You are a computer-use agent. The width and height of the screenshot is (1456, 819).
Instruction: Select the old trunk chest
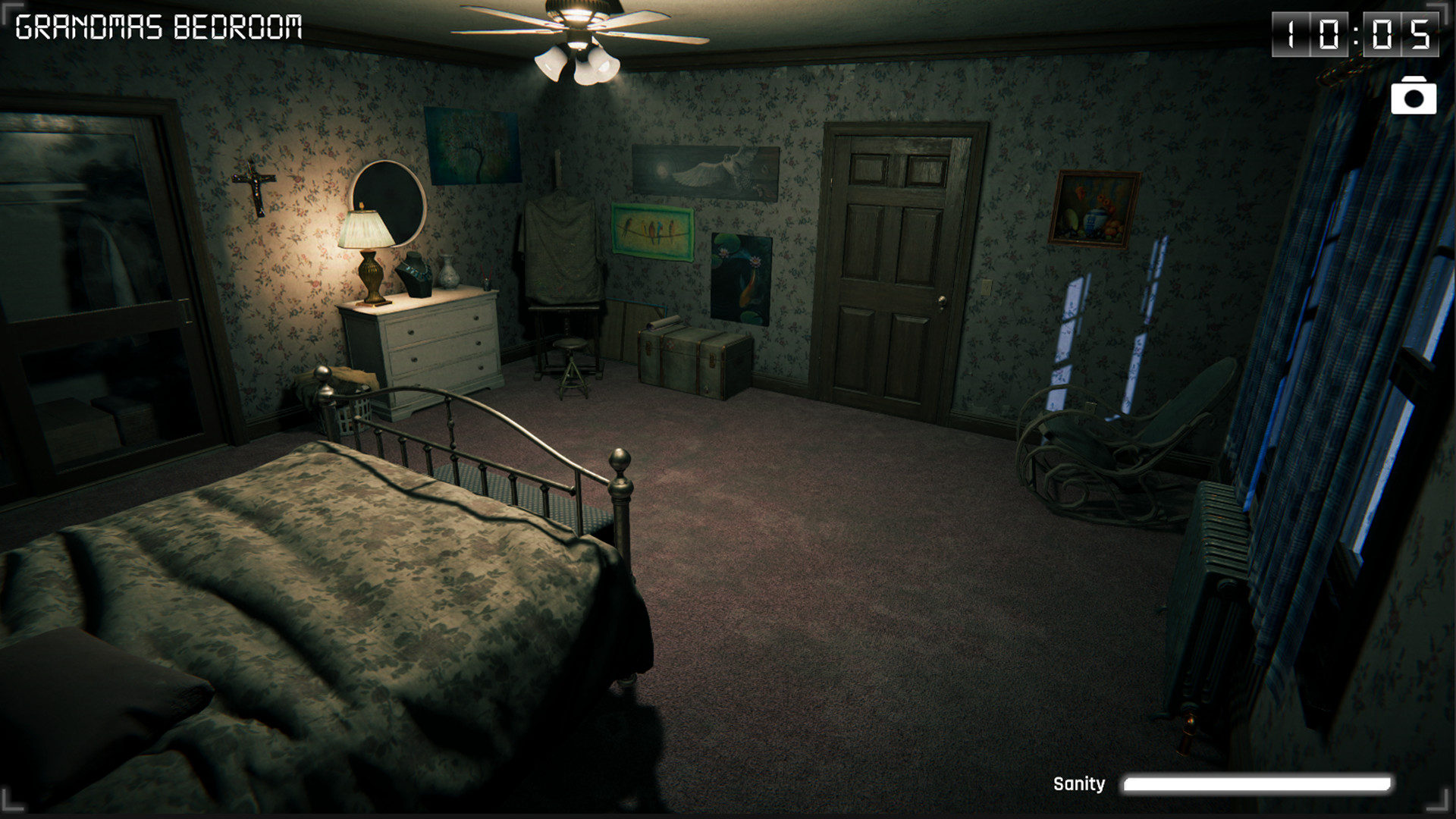tap(686, 356)
